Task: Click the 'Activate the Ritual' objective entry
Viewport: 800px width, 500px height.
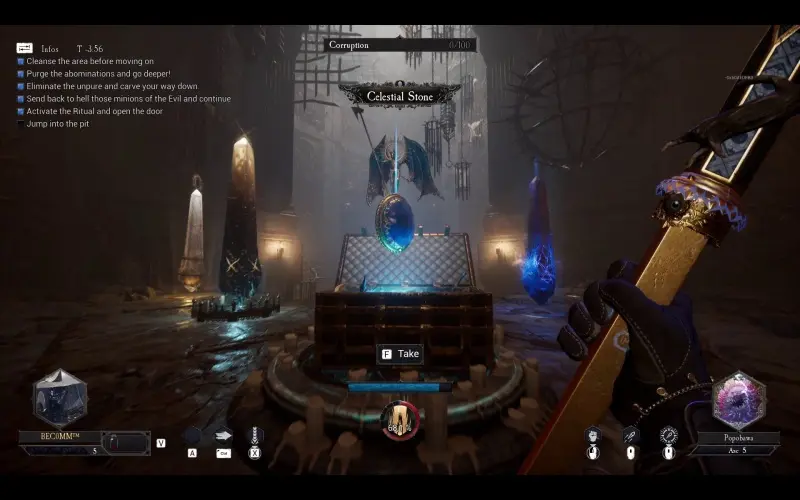Action: [111, 111]
